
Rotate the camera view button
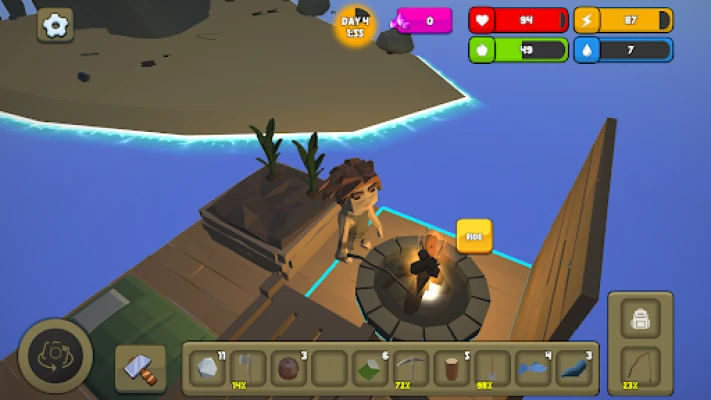[55, 356]
